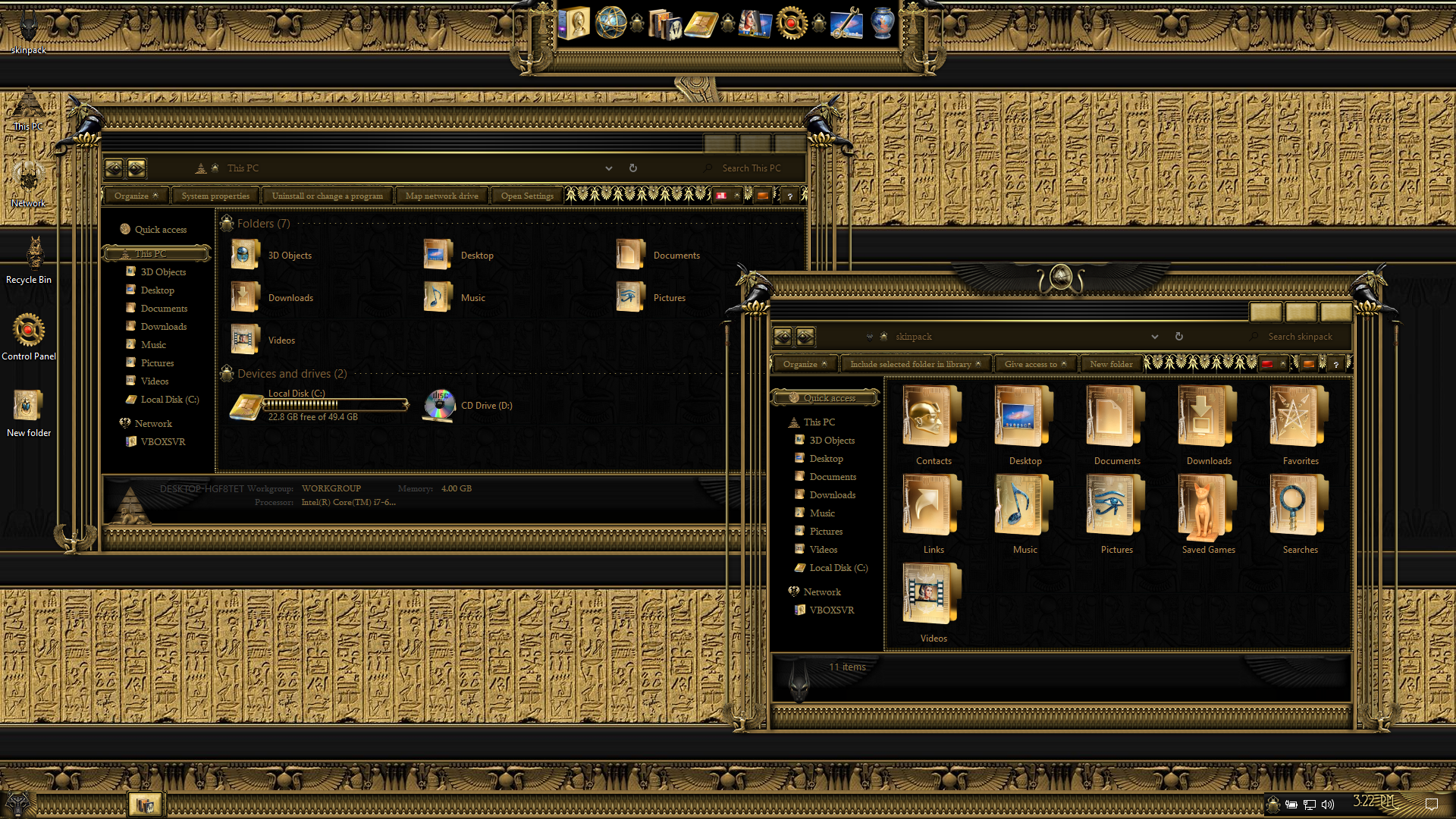Screen dimensions: 1456x819
Task: Activate the Open Settings toolbar button
Action: pyautogui.click(x=527, y=196)
